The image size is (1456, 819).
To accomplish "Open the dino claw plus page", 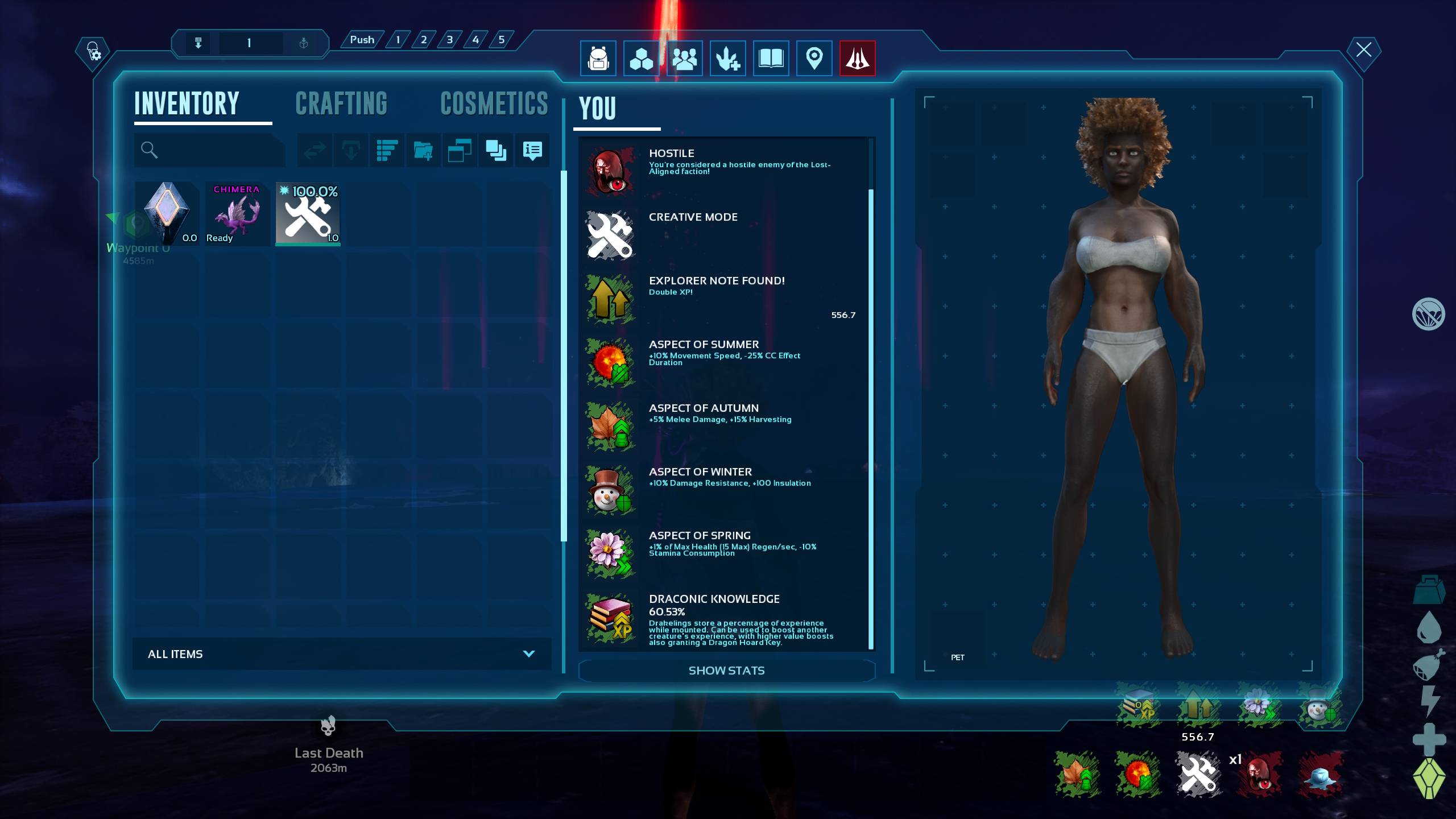I will tap(727, 58).
